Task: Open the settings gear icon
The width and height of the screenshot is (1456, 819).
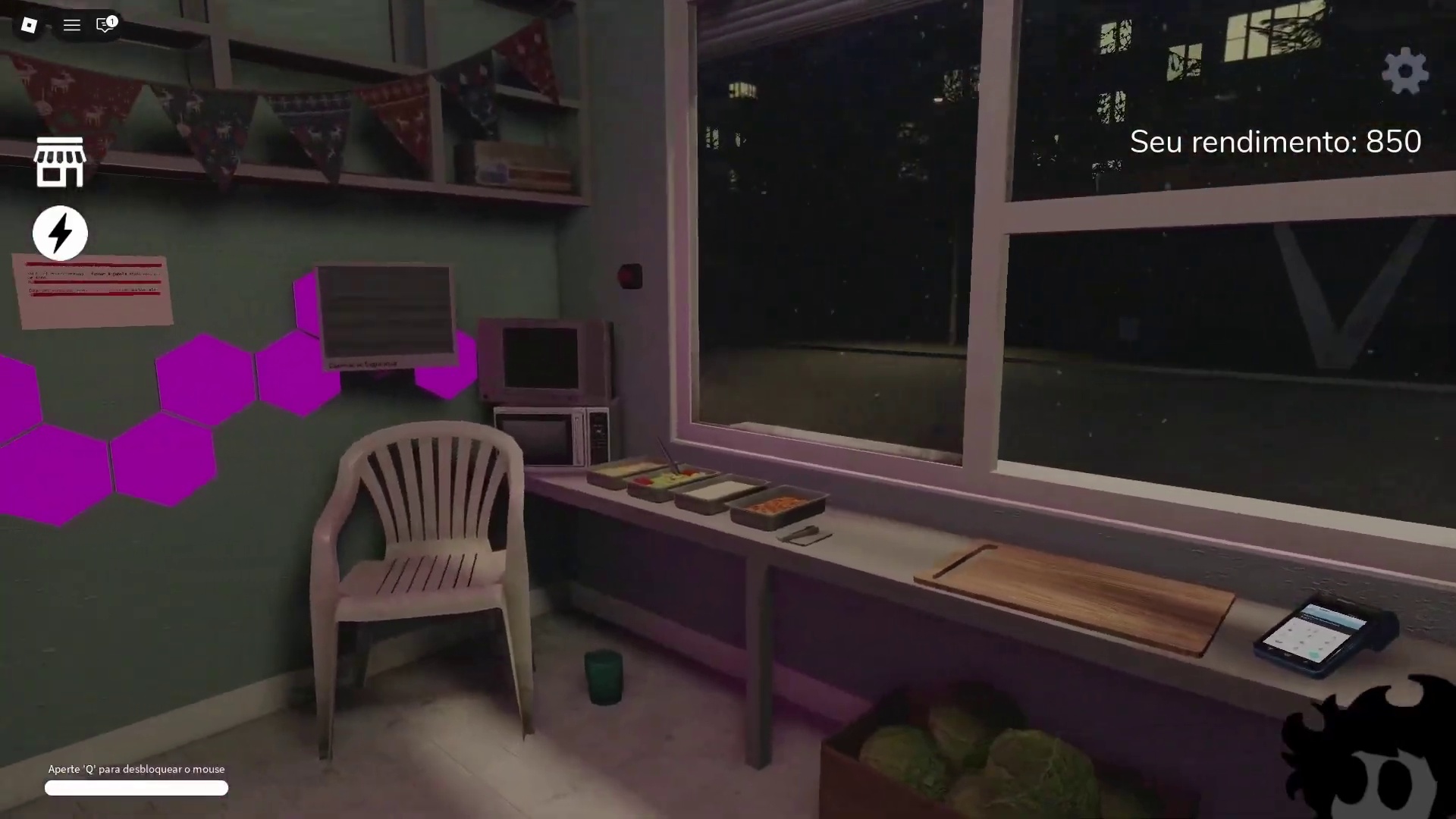Action: [1404, 71]
